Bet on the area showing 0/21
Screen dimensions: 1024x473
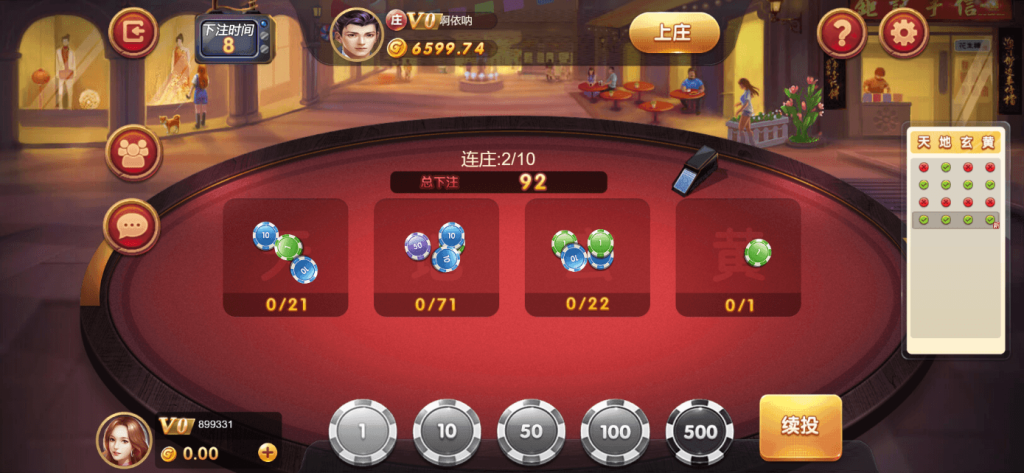coord(285,256)
